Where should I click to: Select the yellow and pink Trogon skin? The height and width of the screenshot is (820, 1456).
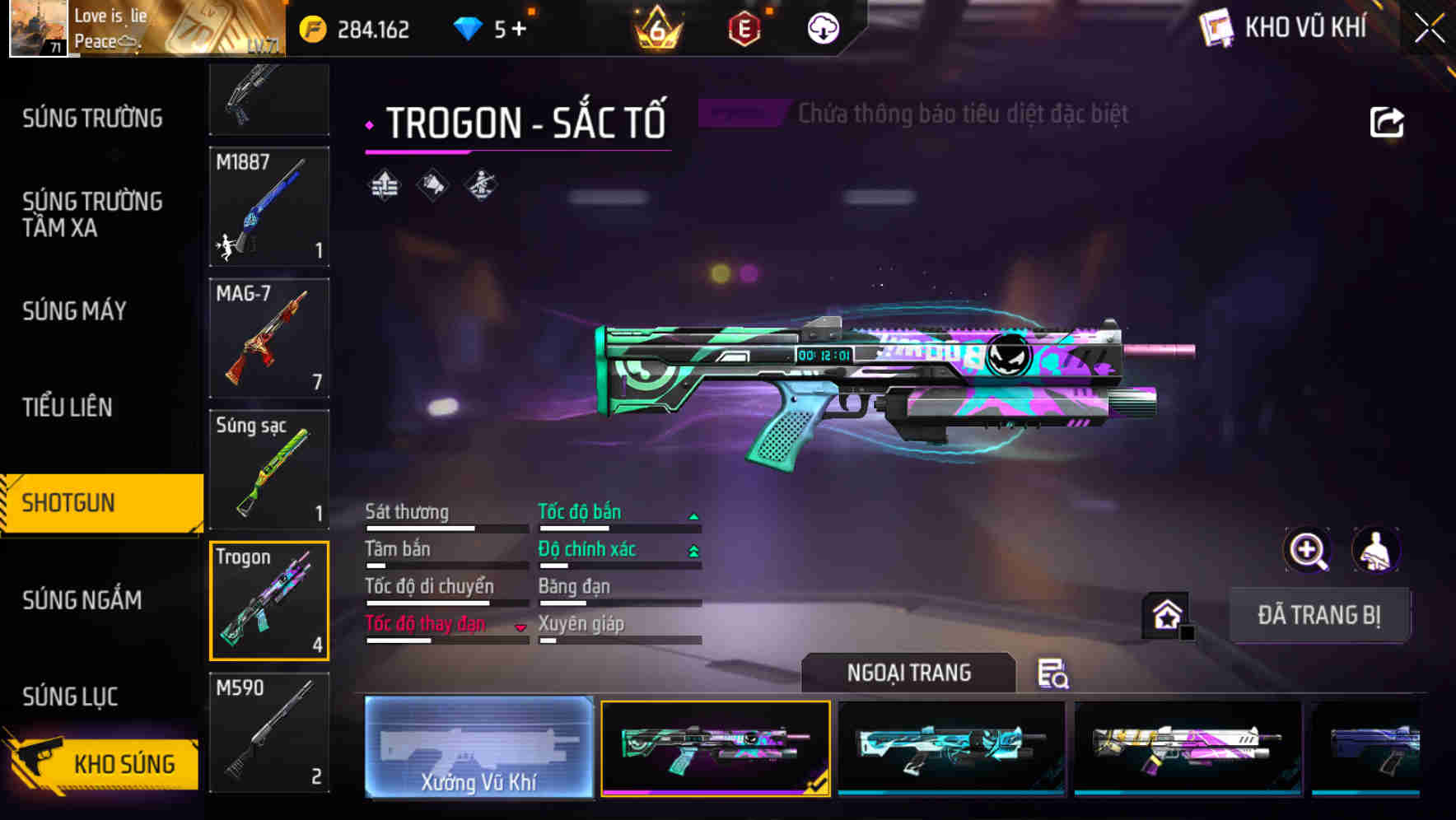click(x=1188, y=748)
